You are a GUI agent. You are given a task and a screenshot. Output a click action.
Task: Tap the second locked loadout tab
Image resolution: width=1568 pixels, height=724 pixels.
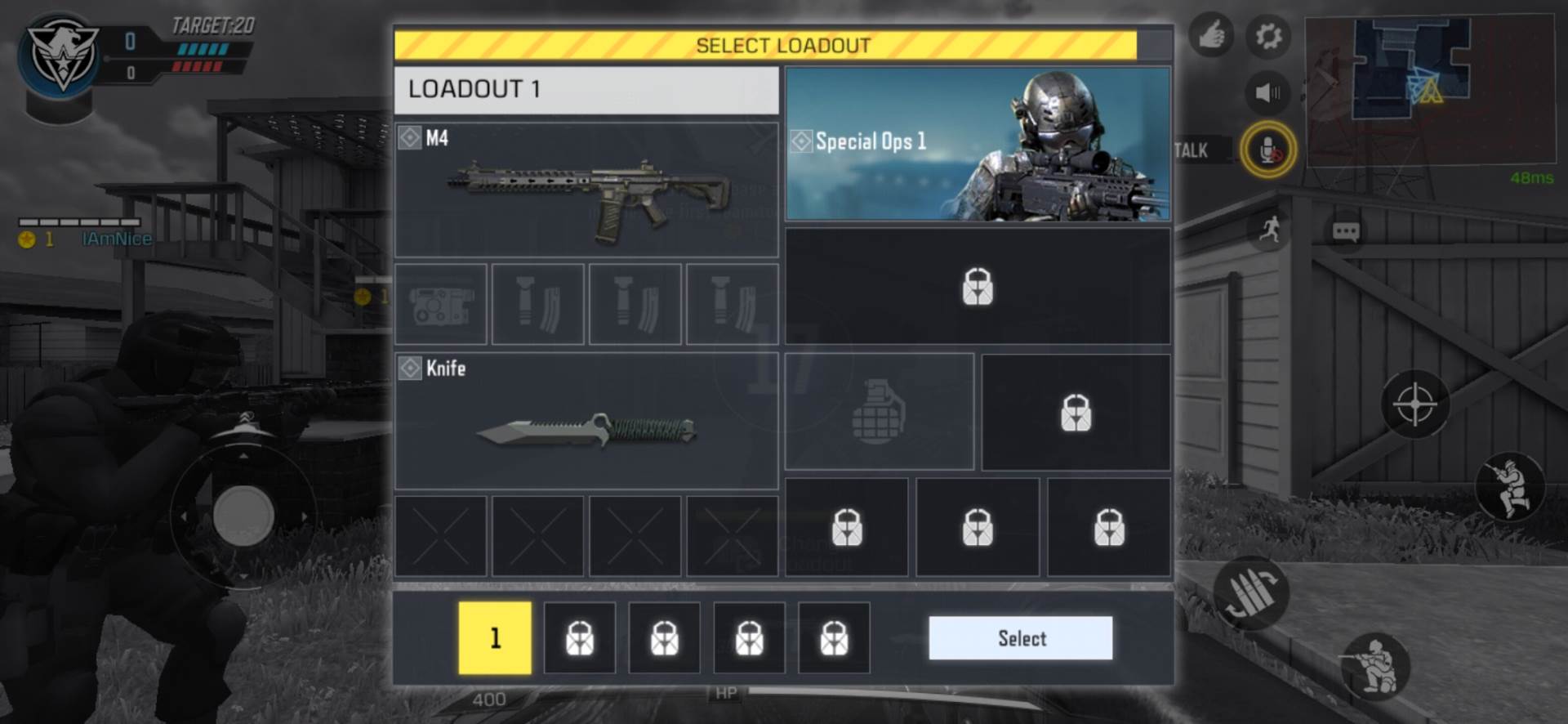tap(579, 637)
